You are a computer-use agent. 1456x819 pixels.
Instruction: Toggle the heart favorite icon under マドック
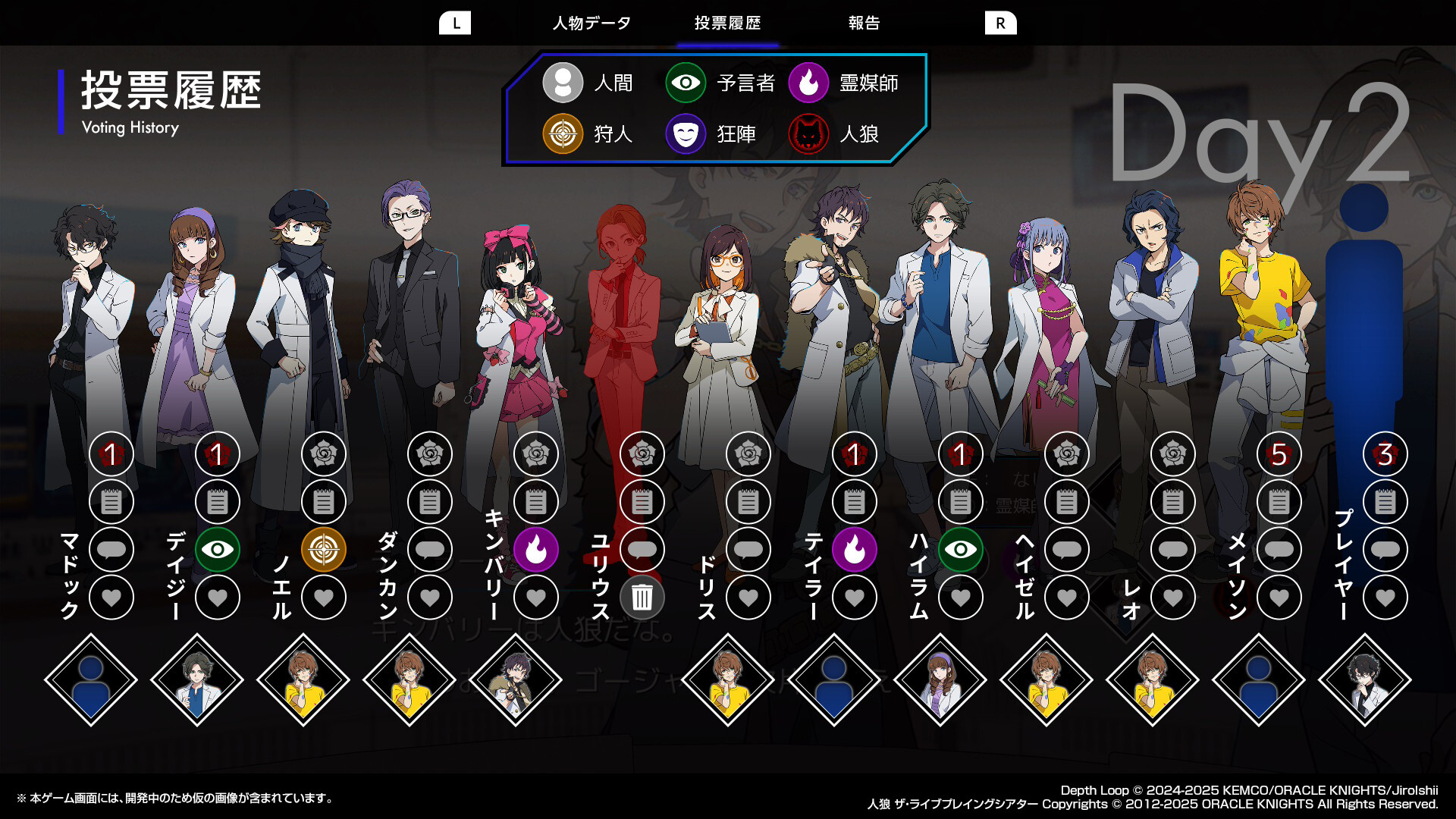111,598
